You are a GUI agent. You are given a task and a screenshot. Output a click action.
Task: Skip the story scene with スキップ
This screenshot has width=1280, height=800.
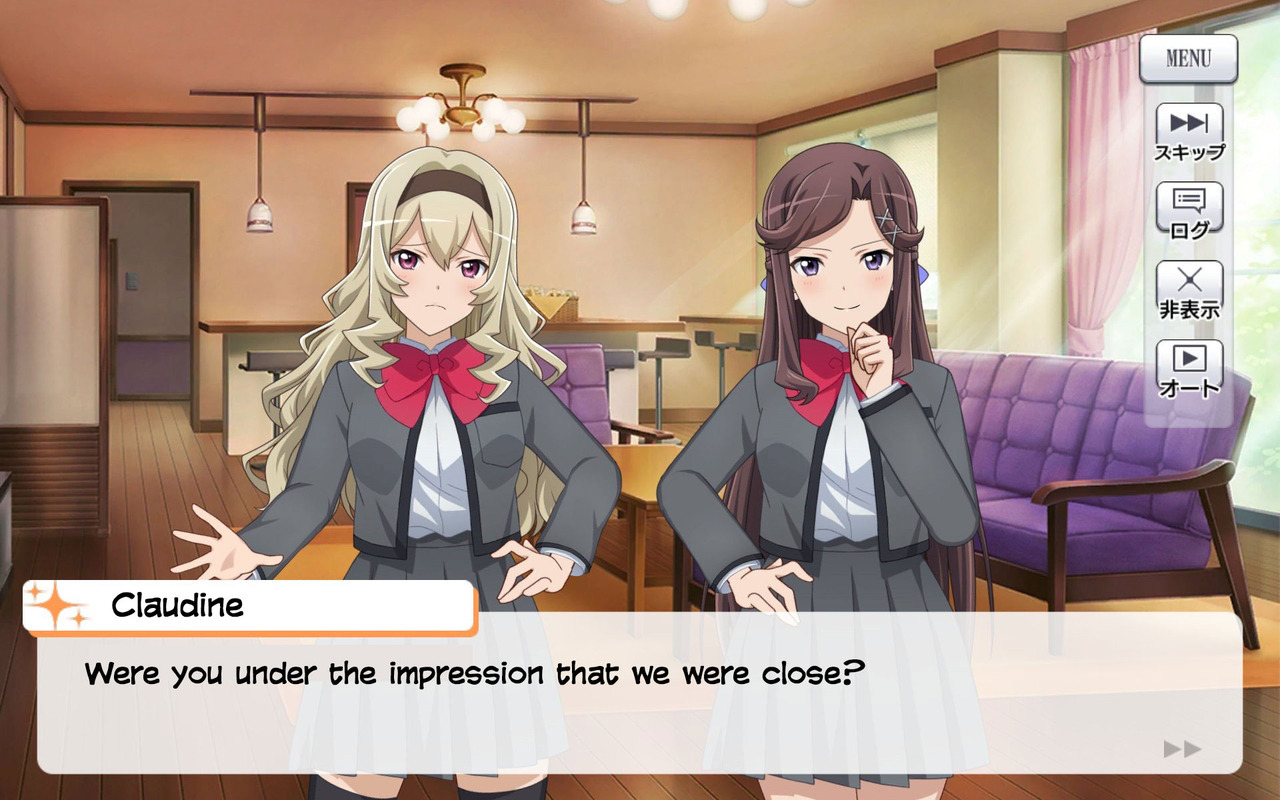[1189, 131]
